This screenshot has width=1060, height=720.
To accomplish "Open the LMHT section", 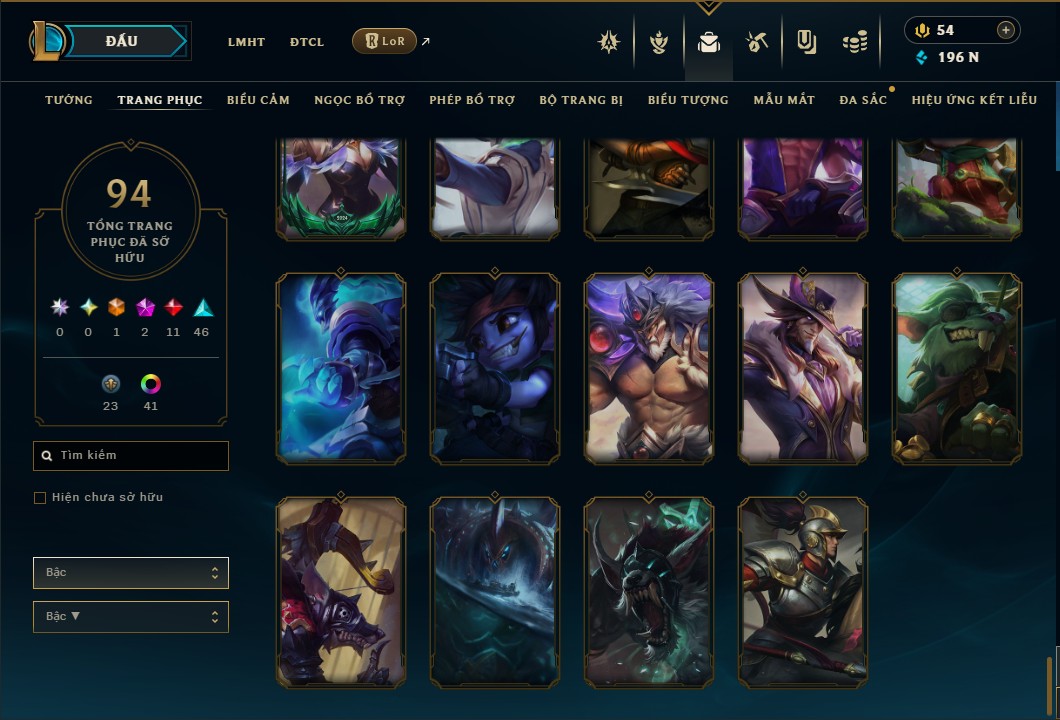I will point(246,42).
